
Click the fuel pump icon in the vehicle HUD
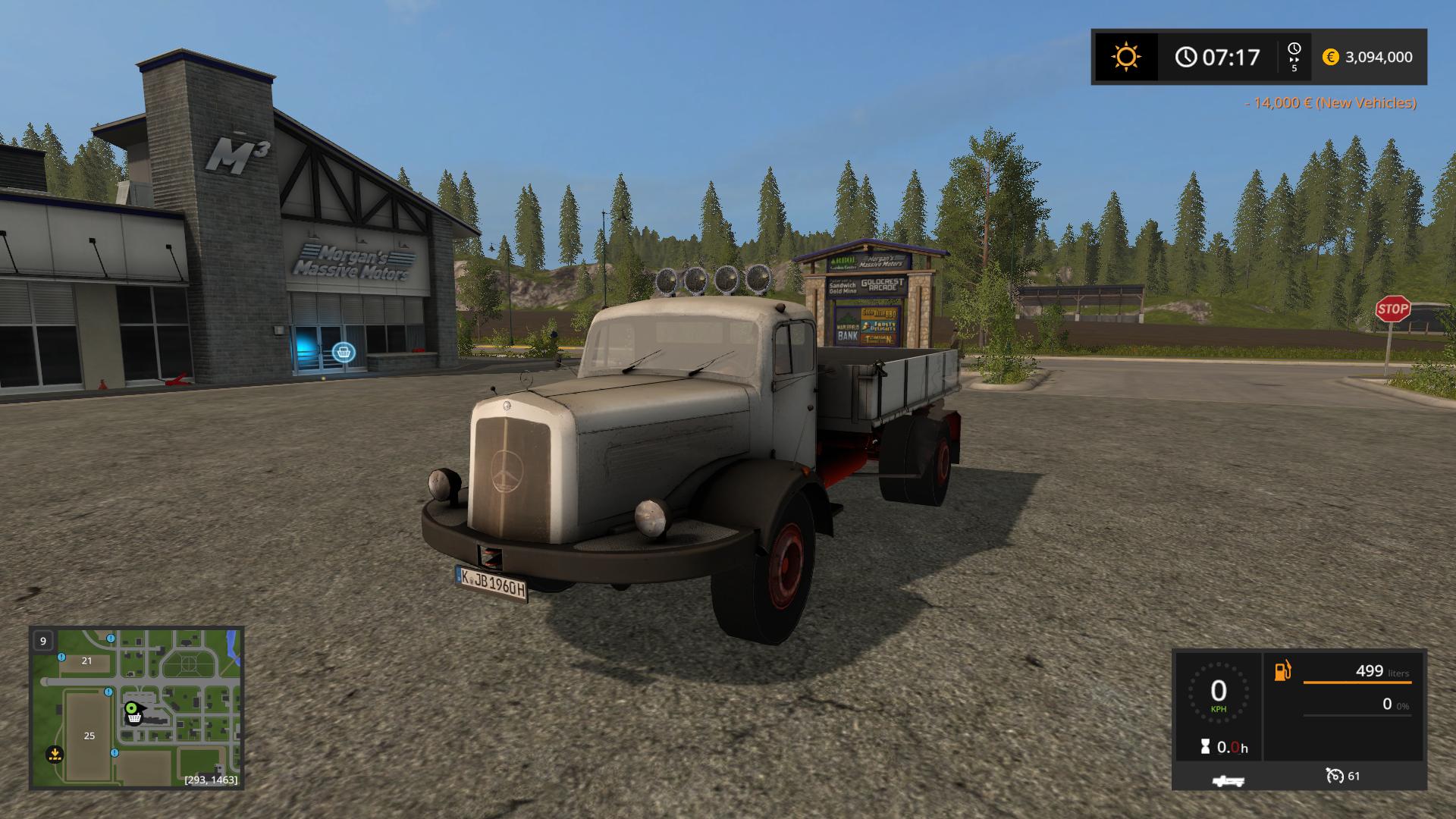click(1282, 670)
